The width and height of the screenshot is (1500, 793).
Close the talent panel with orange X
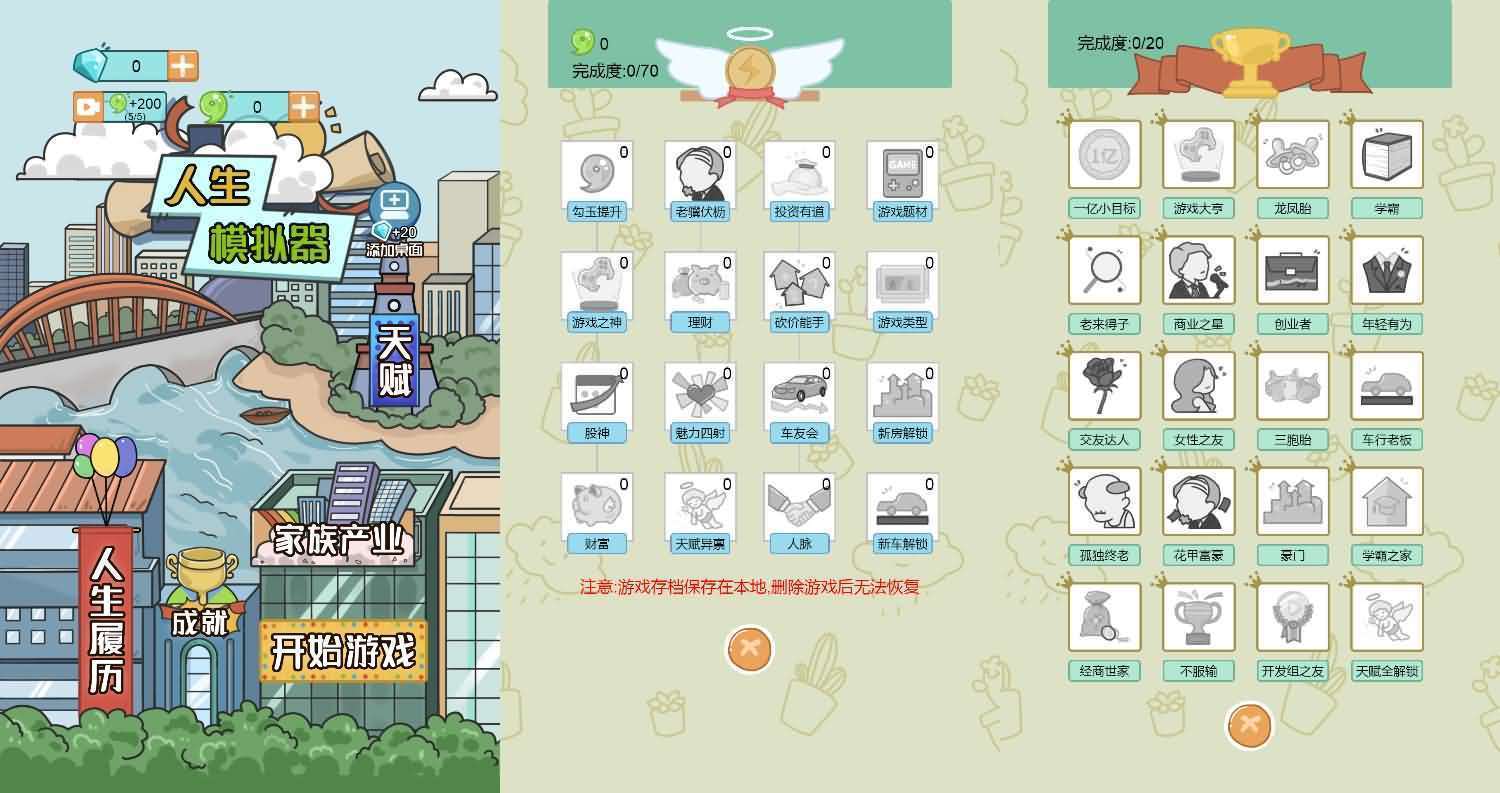click(x=748, y=648)
